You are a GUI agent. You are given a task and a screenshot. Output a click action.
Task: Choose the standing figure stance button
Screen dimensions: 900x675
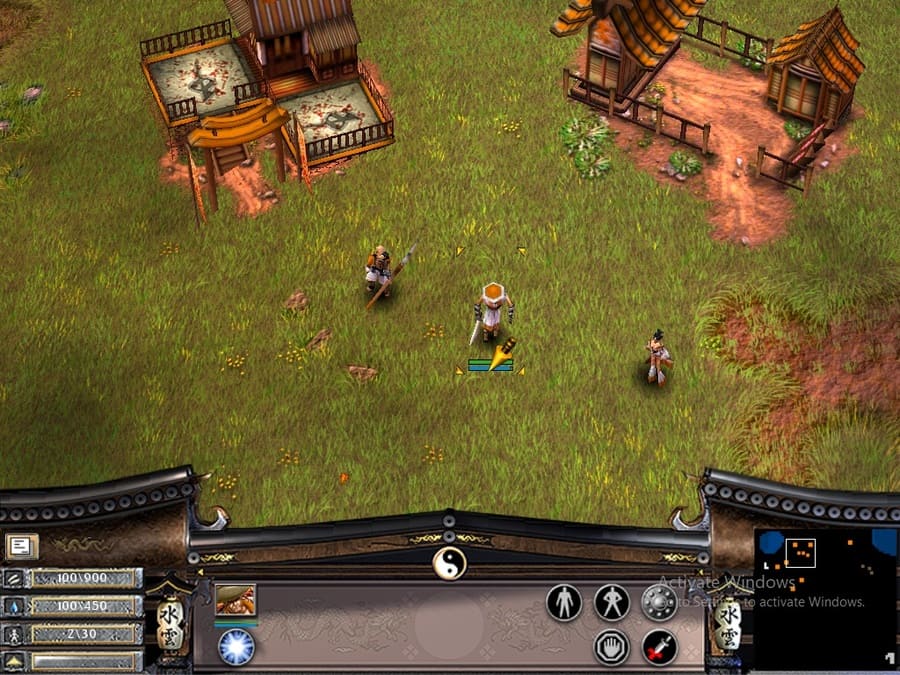pyautogui.click(x=564, y=602)
